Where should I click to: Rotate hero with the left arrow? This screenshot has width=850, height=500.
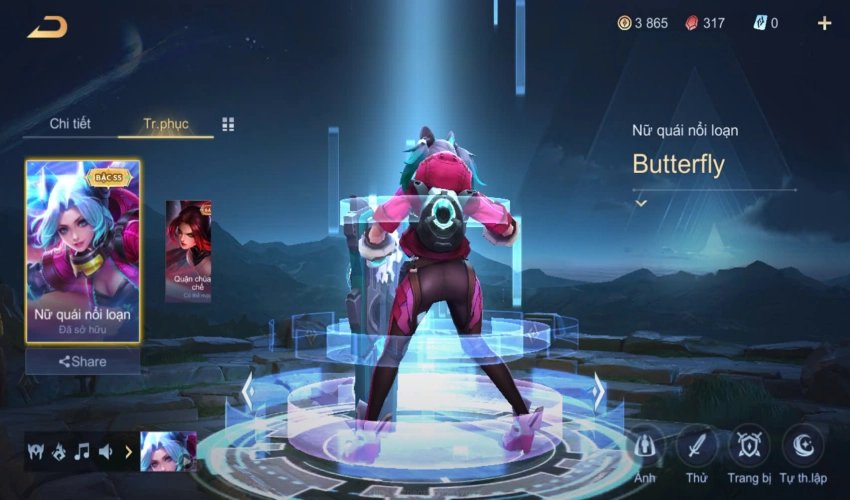(247, 391)
